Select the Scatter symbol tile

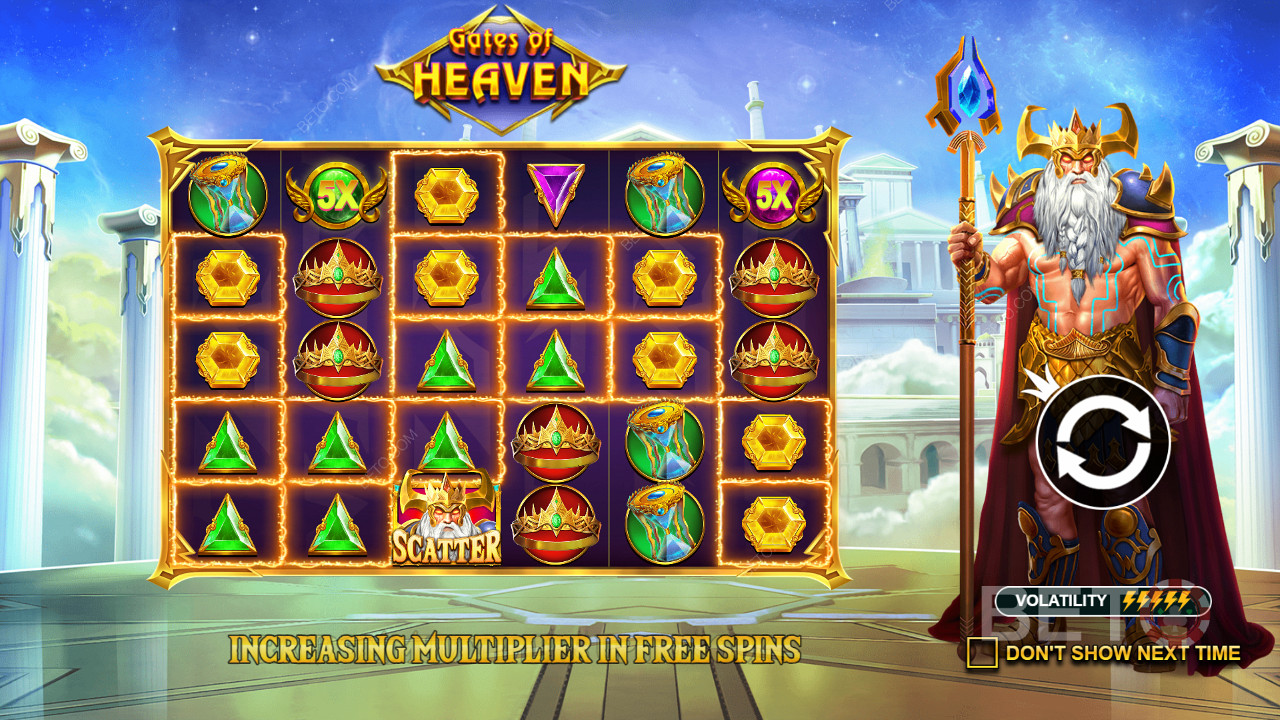pyautogui.click(x=446, y=521)
